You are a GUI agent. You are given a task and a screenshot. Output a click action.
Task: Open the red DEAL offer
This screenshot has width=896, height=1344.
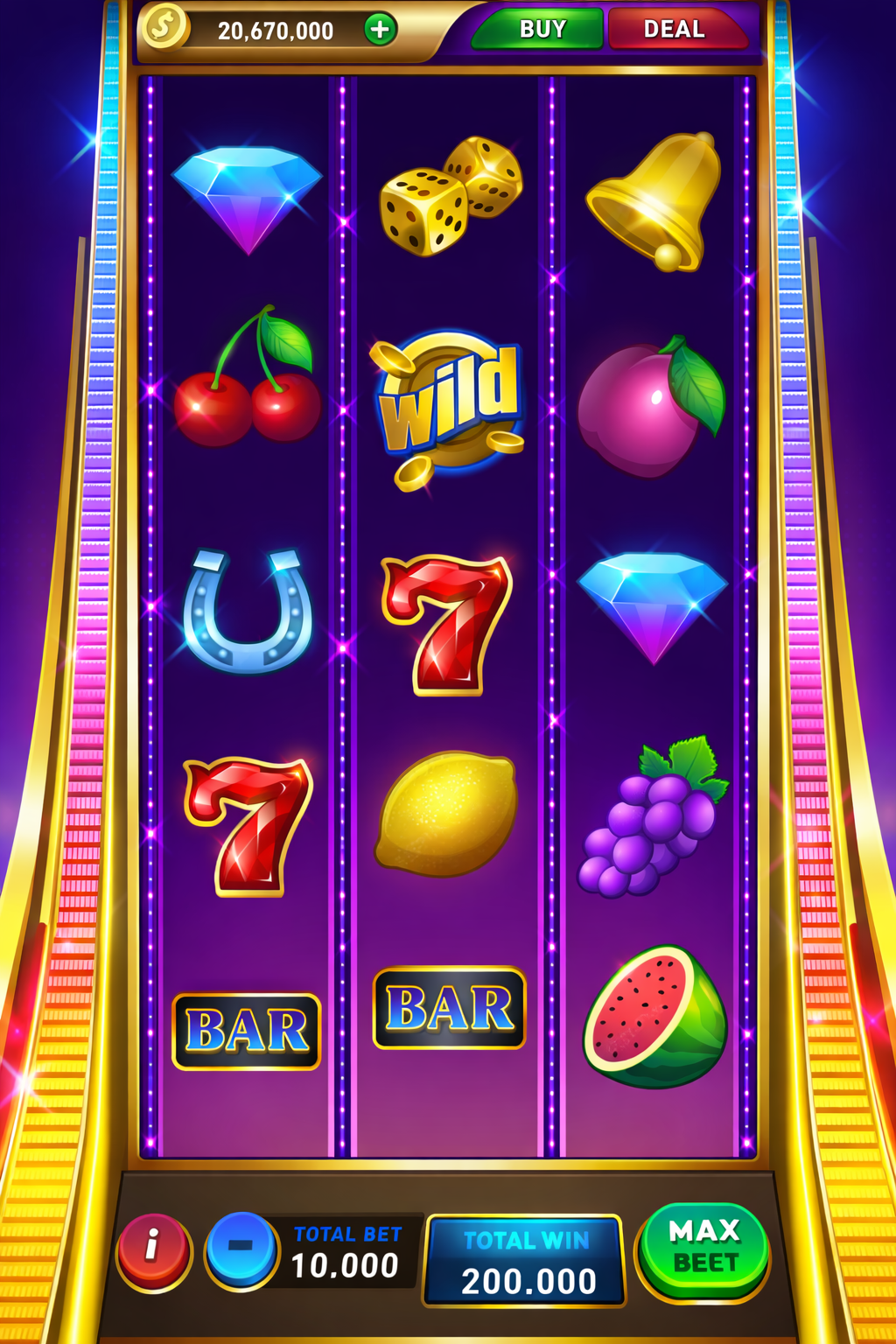click(675, 30)
